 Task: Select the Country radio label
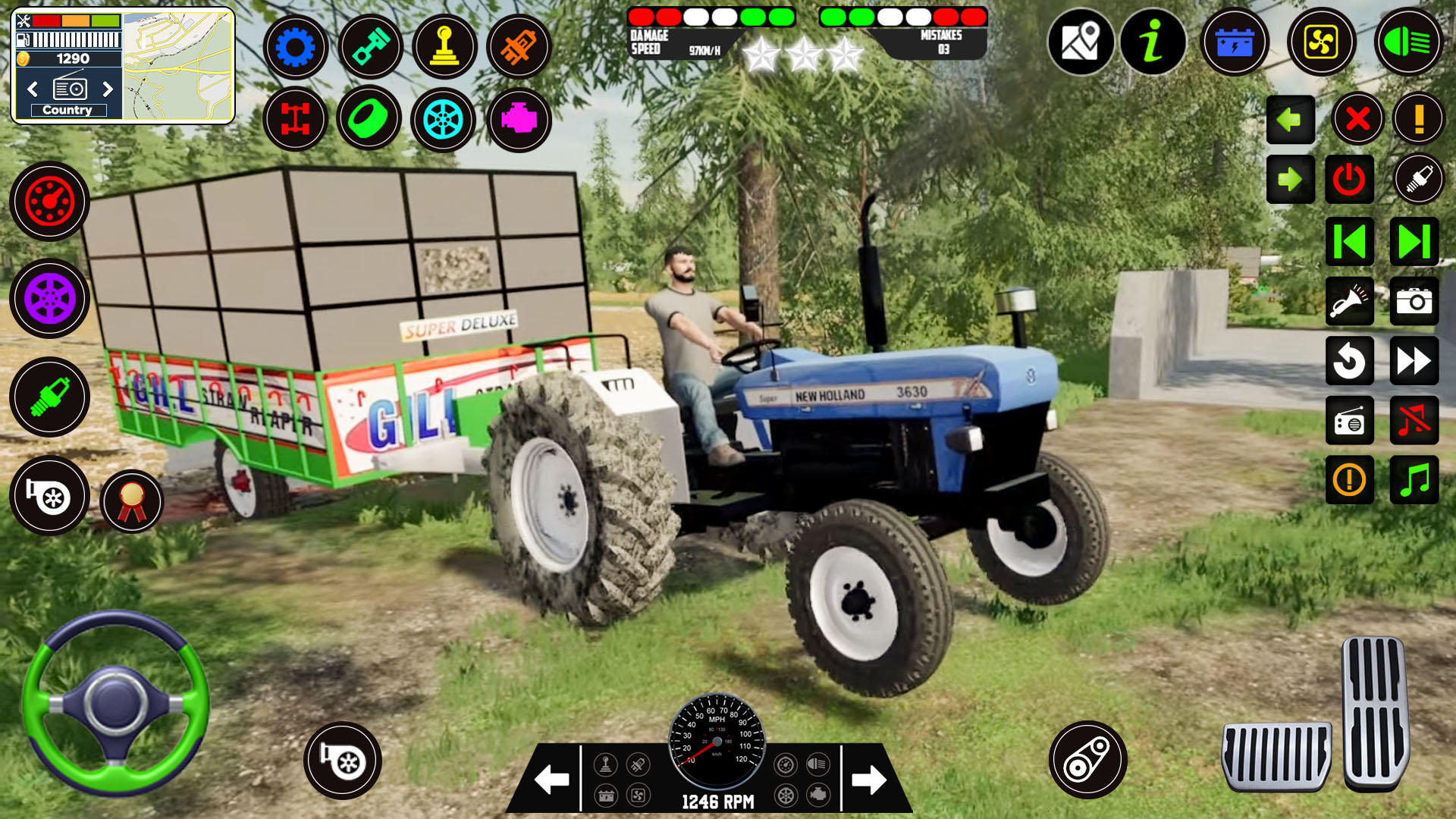coord(68,109)
